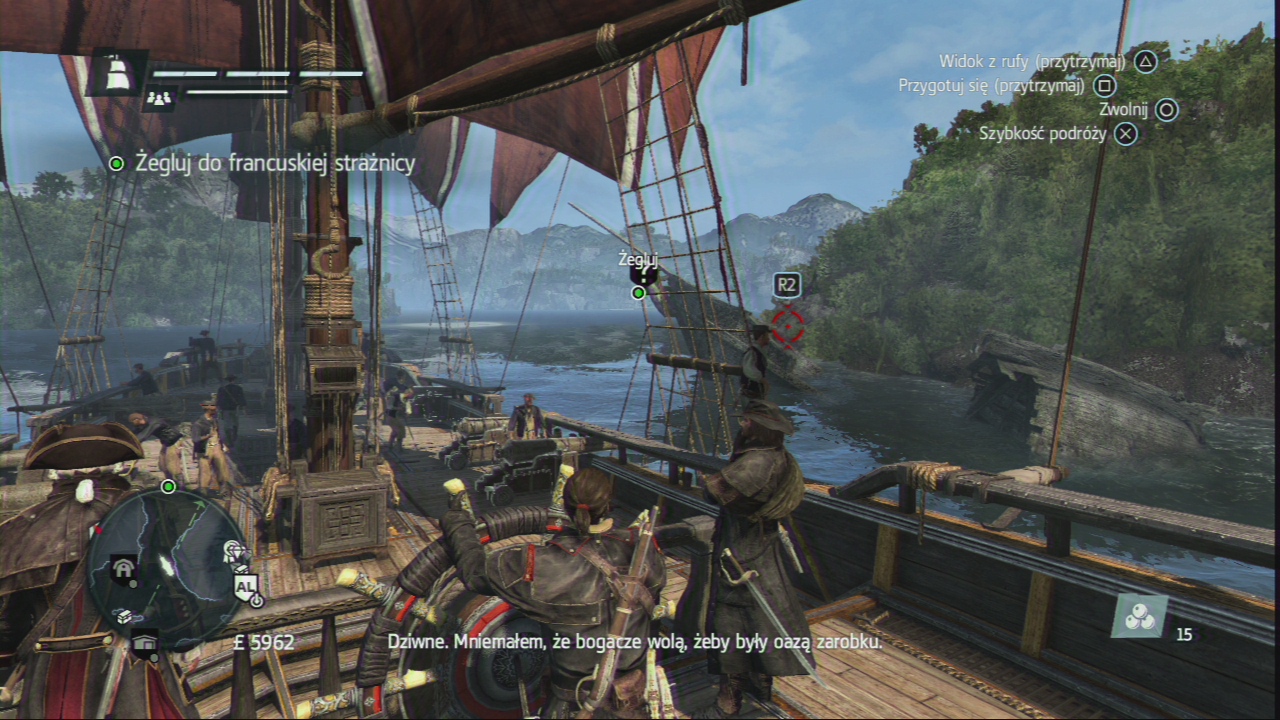The height and width of the screenshot is (720, 1280).
Task: Click the green objective dot atop minimap
Action: 168,487
